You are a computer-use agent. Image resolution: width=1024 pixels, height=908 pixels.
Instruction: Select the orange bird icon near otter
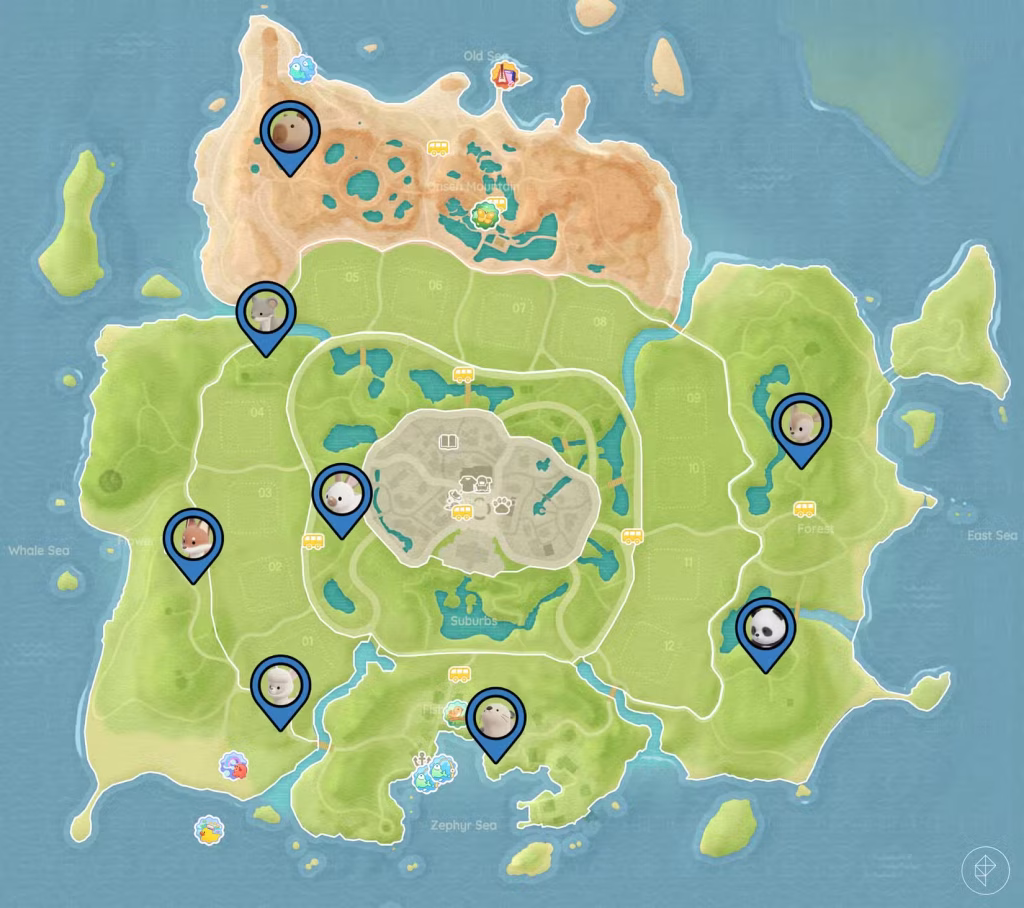pos(457,711)
